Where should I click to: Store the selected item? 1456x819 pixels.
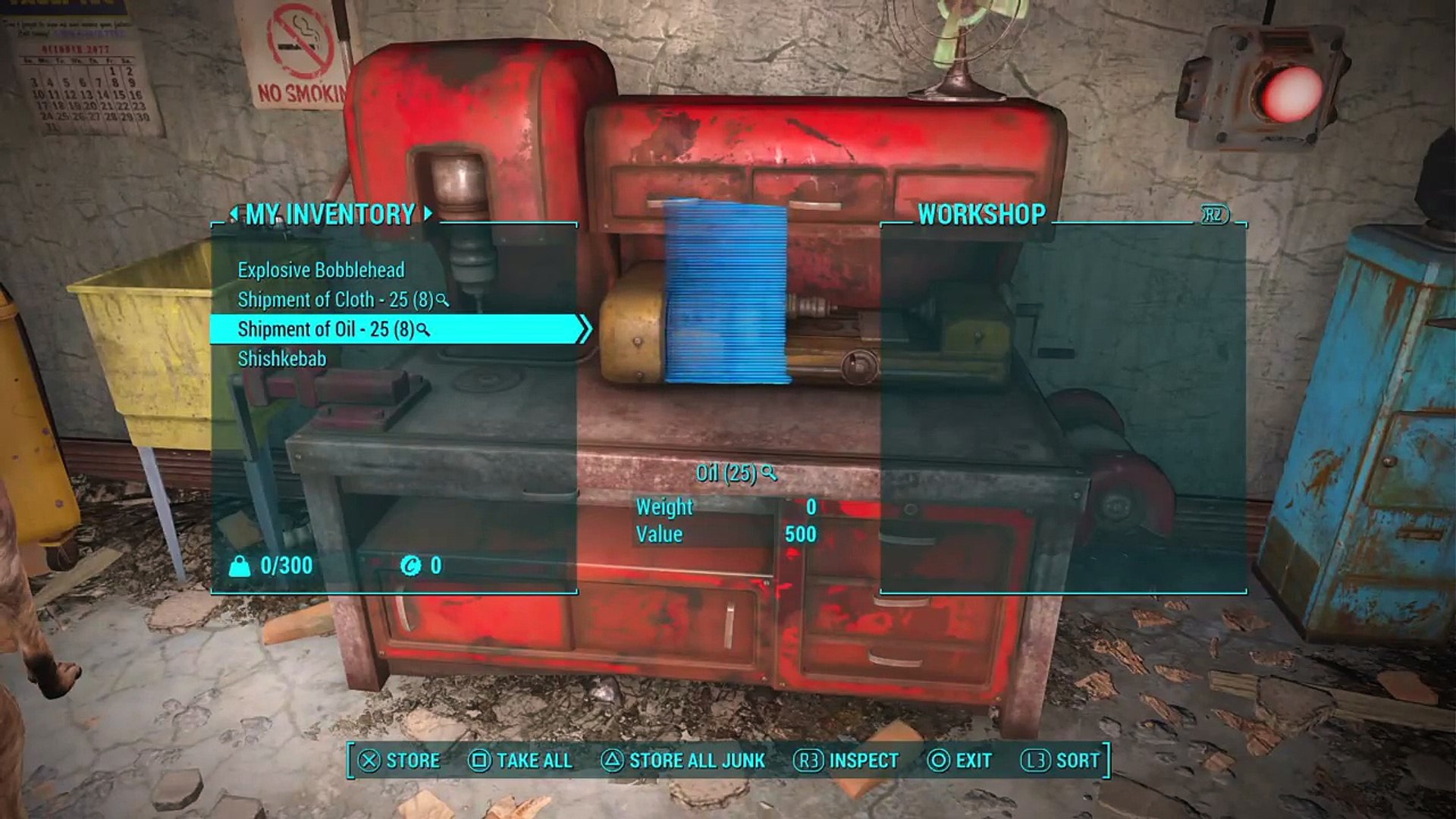[x=399, y=760]
